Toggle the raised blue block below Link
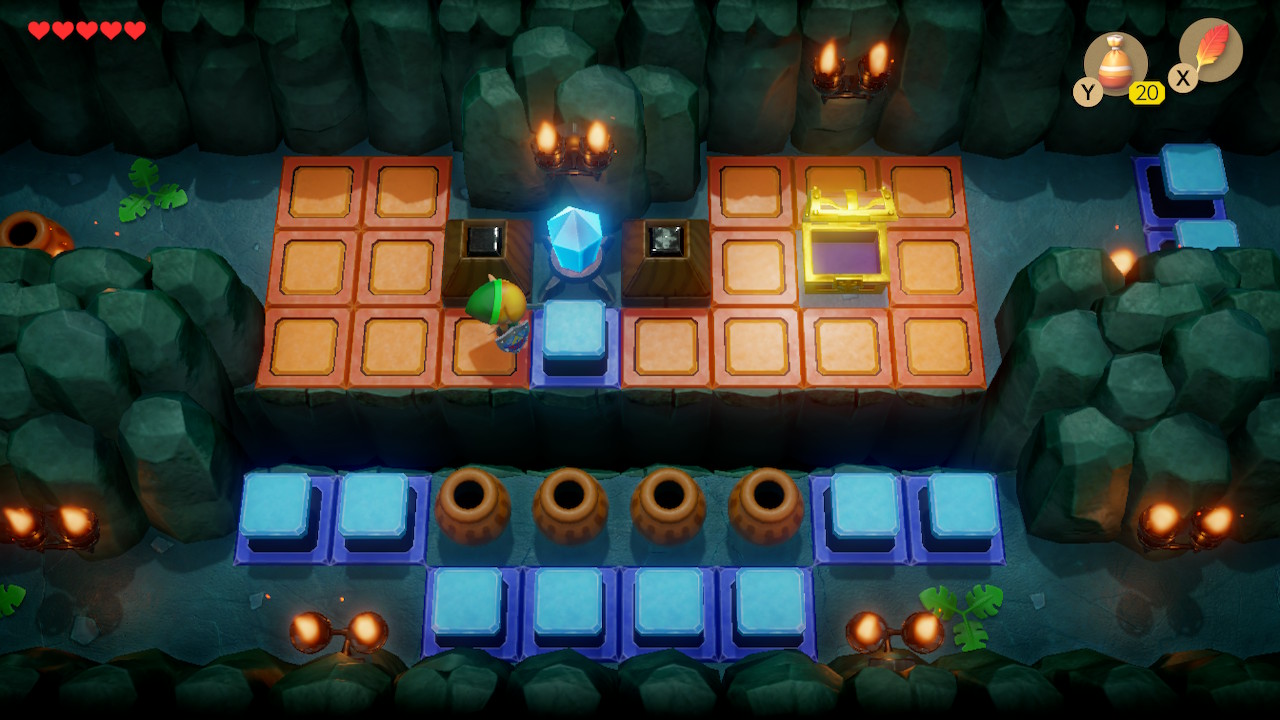The image size is (1280, 720). pos(572,330)
